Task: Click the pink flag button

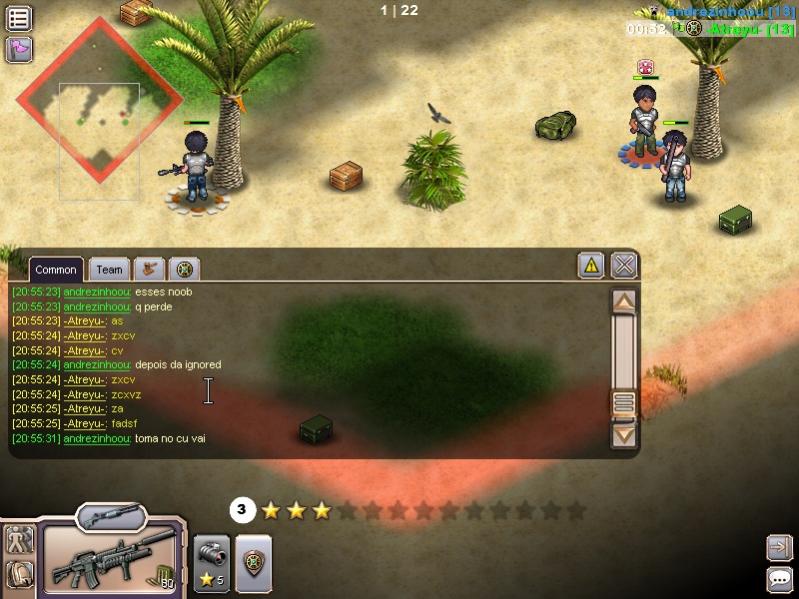Action: point(19,48)
